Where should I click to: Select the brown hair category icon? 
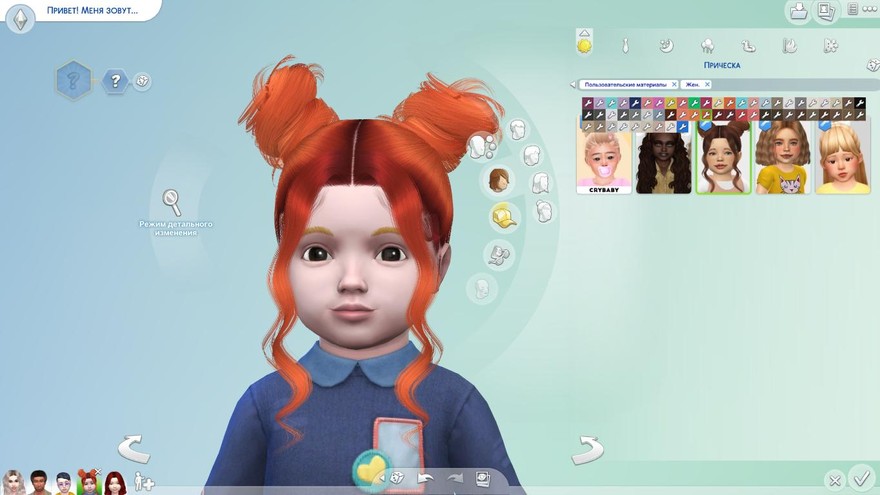[498, 181]
